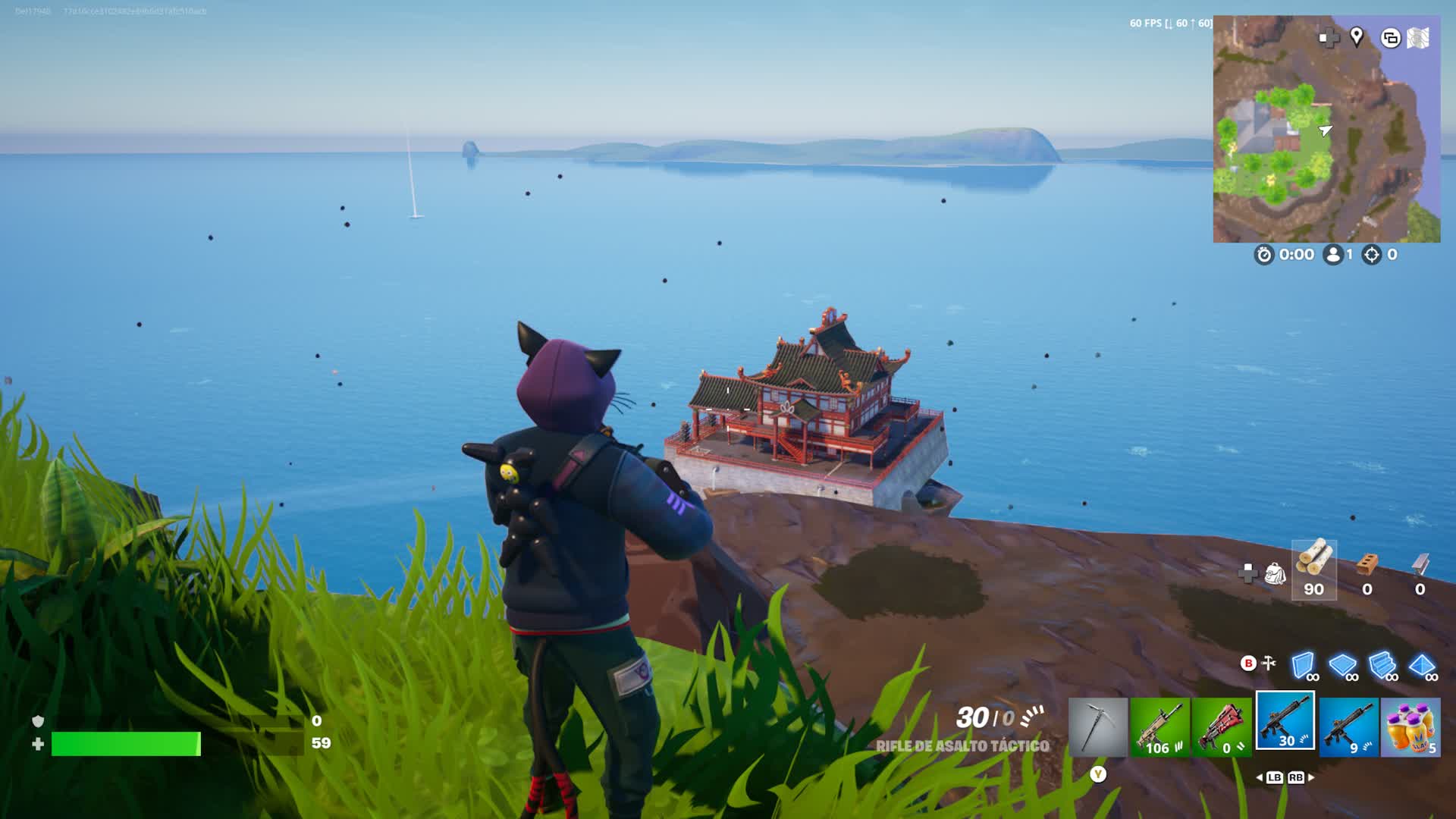Image resolution: width=1456 pixels, height=819 pixels.
Task: Open the backpack inventory icon
Action: pos(1276,573)
